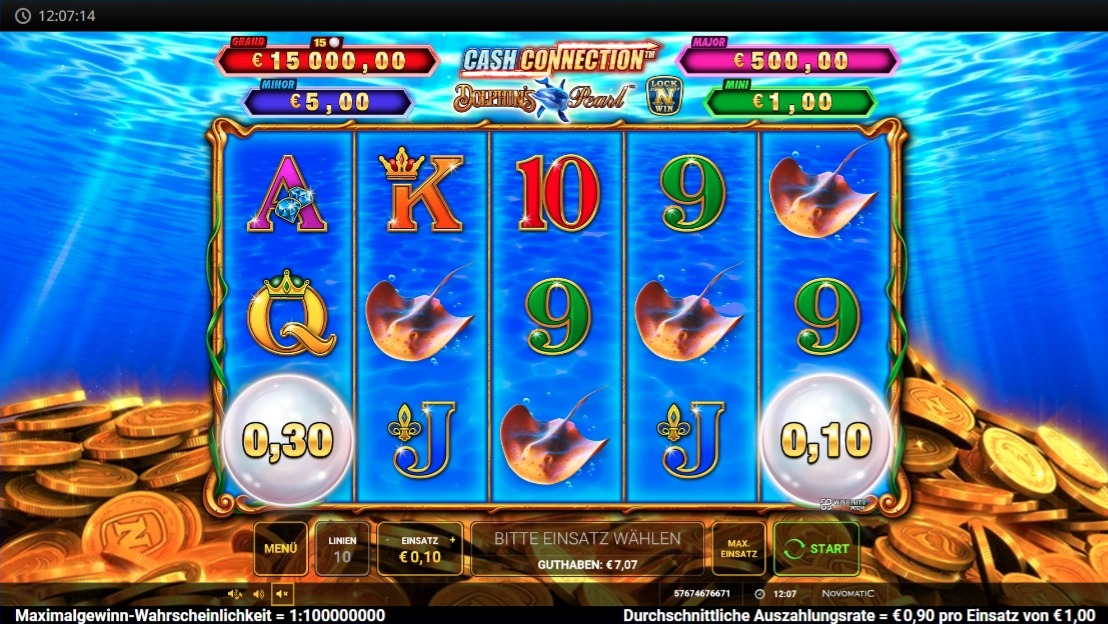Click the START spin button
The width and height of the screenshot is (1108, 624).
(816, 549)
